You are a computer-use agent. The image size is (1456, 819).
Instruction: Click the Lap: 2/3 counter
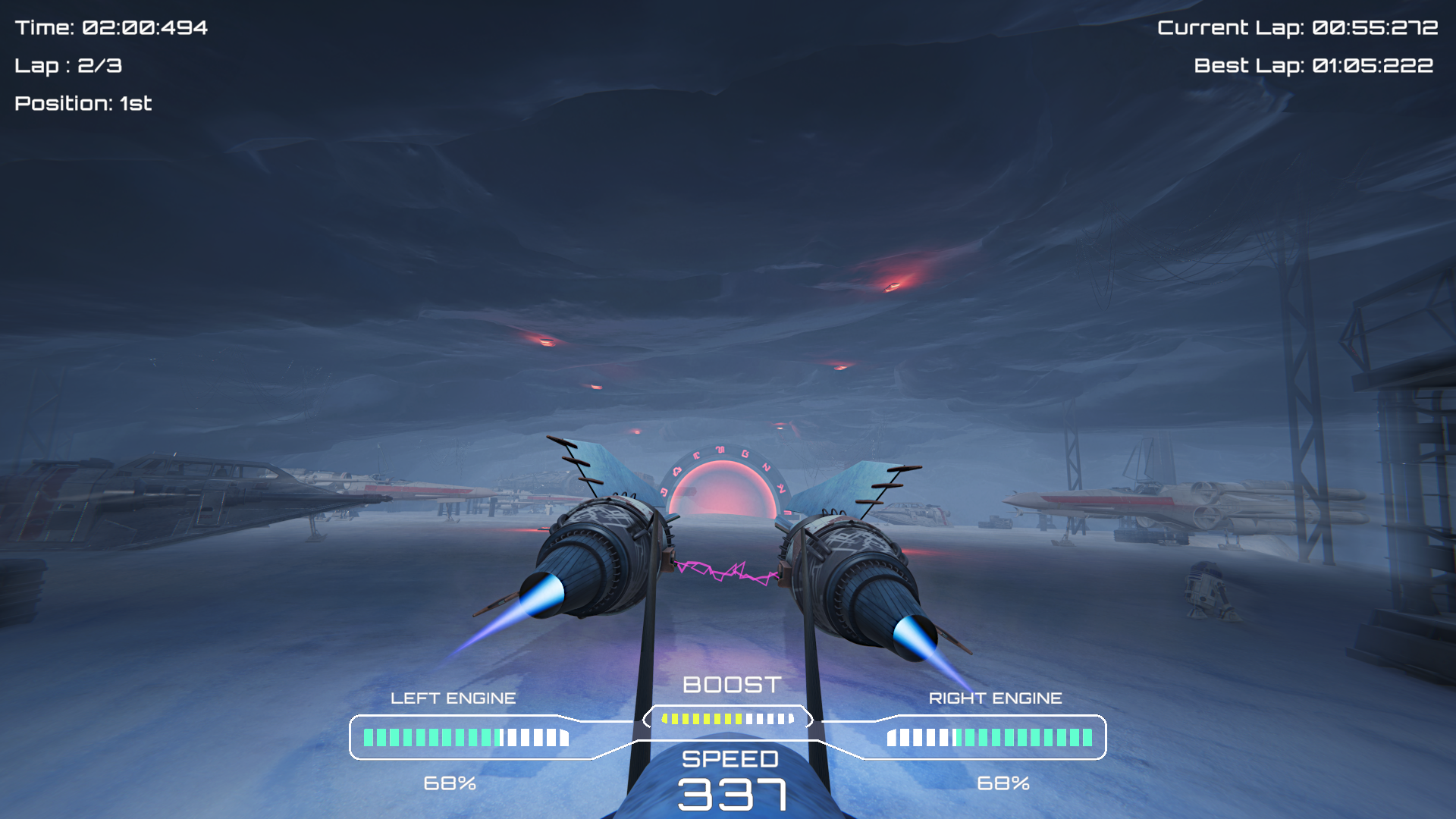69,67
